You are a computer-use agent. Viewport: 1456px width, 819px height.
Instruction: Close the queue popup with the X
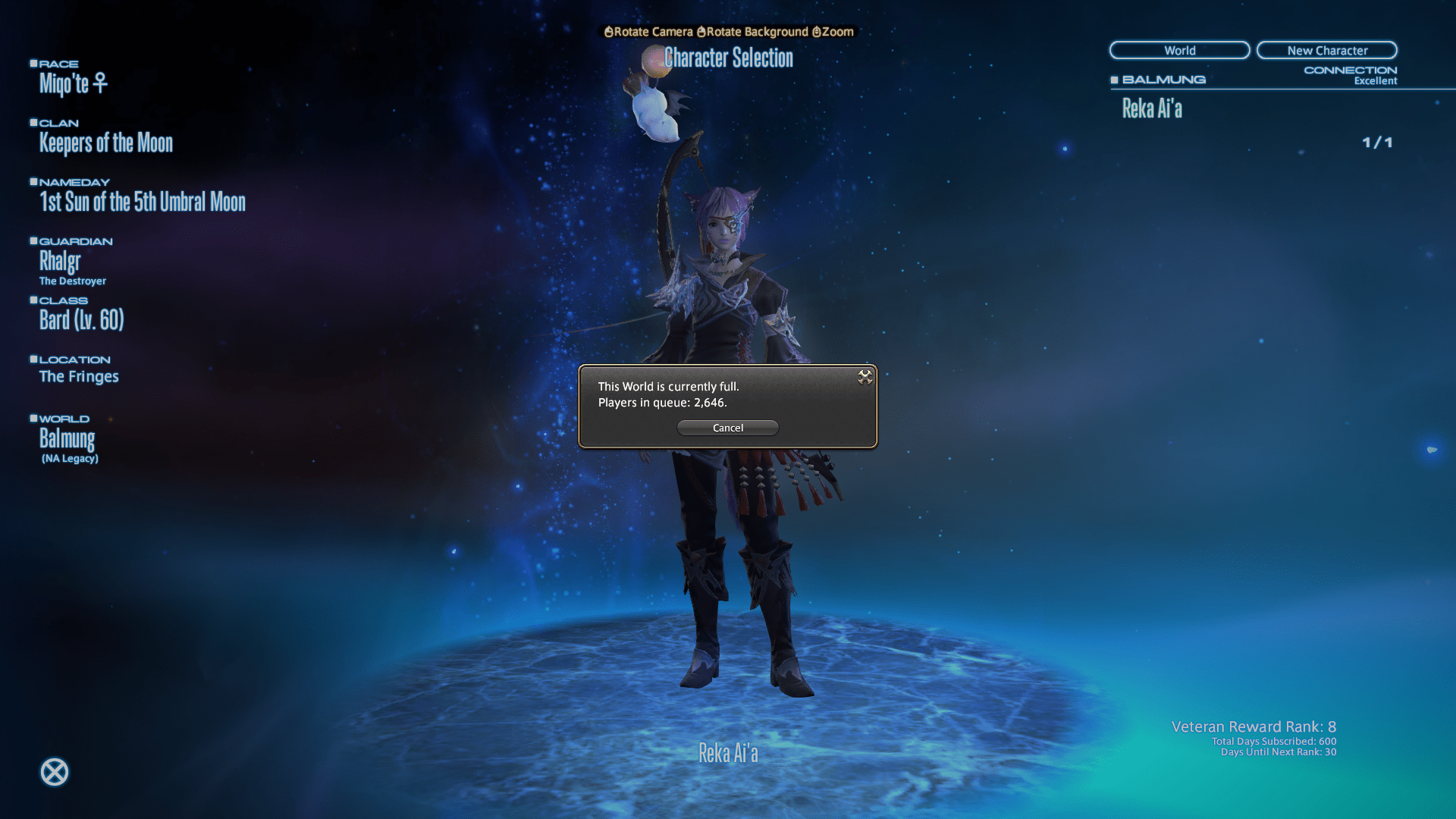(x=864, y=377)
